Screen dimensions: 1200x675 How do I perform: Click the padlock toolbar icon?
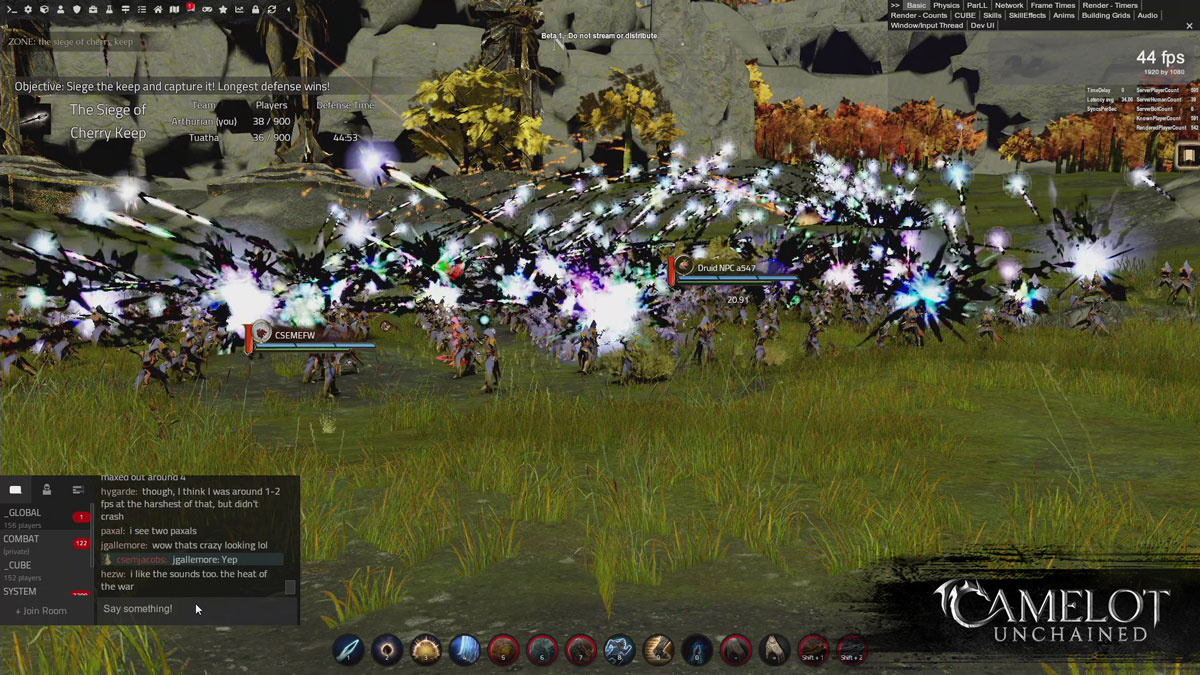click(255, 10)
